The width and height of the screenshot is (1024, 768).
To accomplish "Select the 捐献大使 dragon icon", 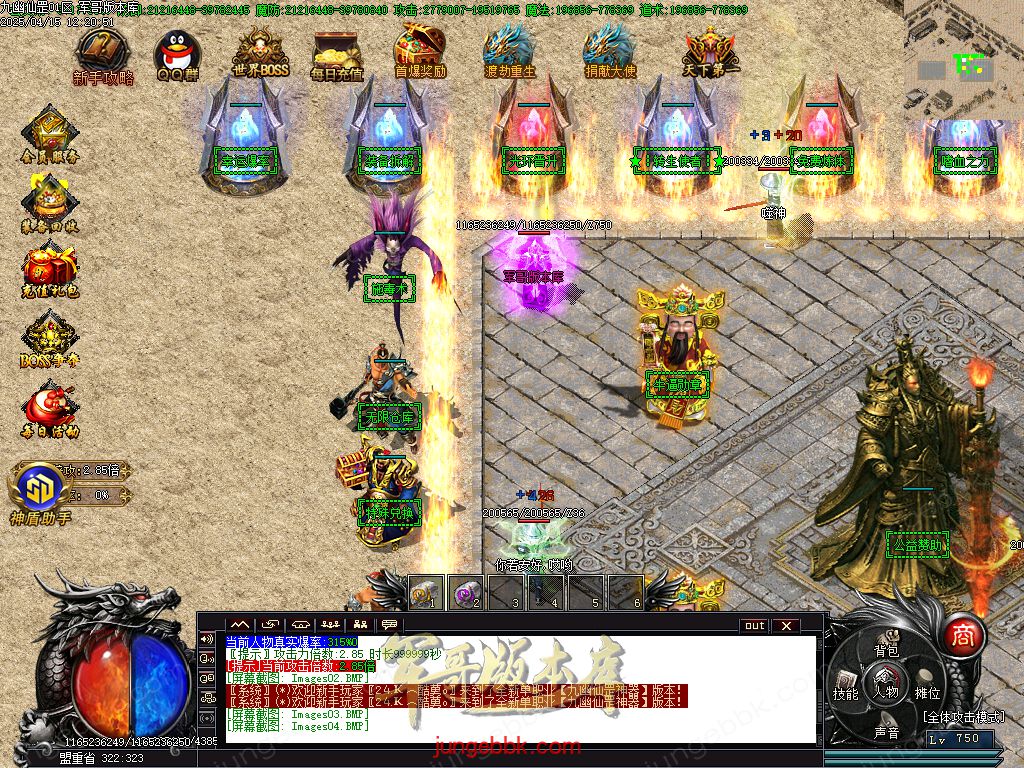I will point(610,52).
